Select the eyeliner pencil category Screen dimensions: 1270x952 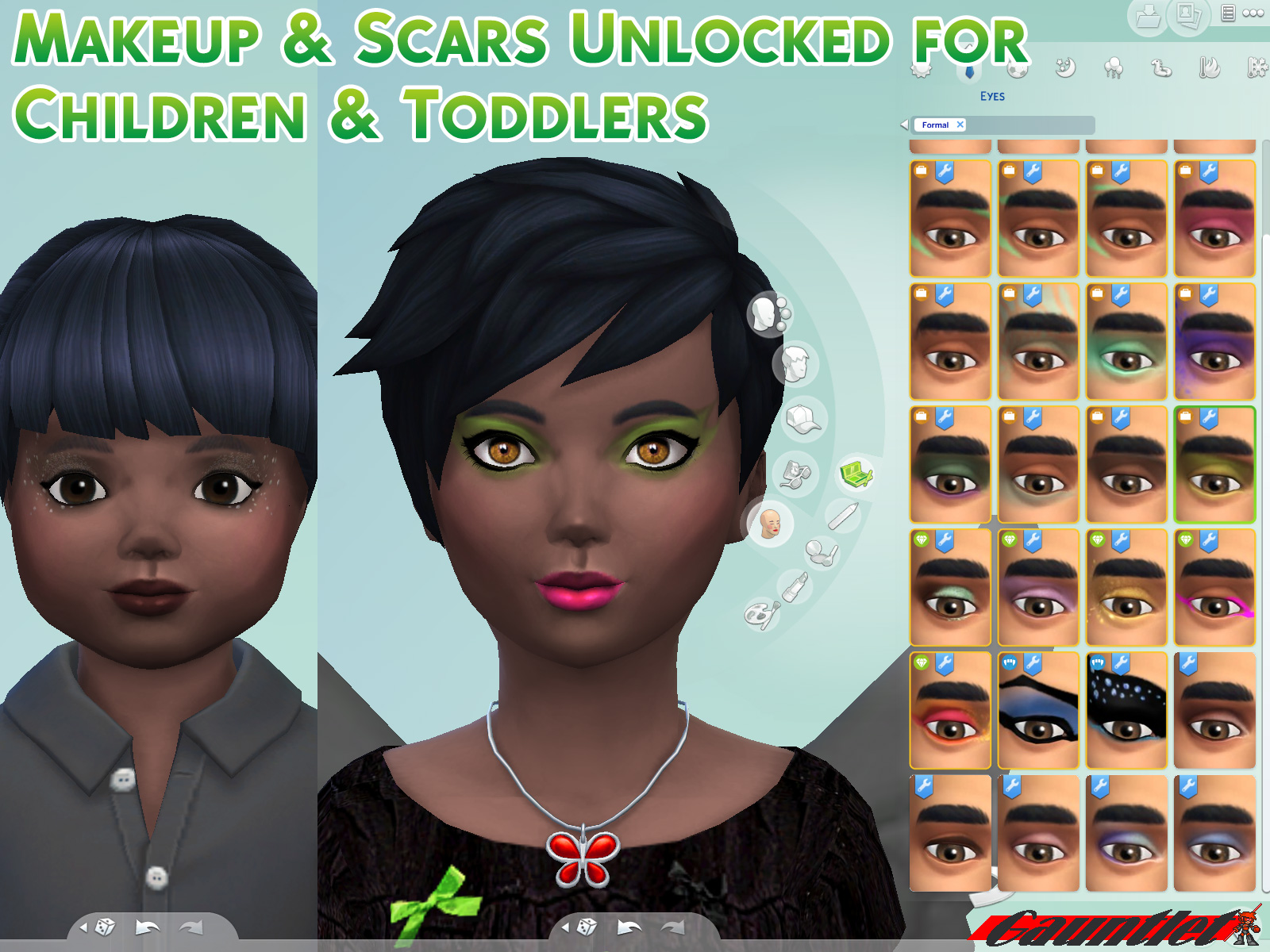pyautogui.click(x=845, y=516)
